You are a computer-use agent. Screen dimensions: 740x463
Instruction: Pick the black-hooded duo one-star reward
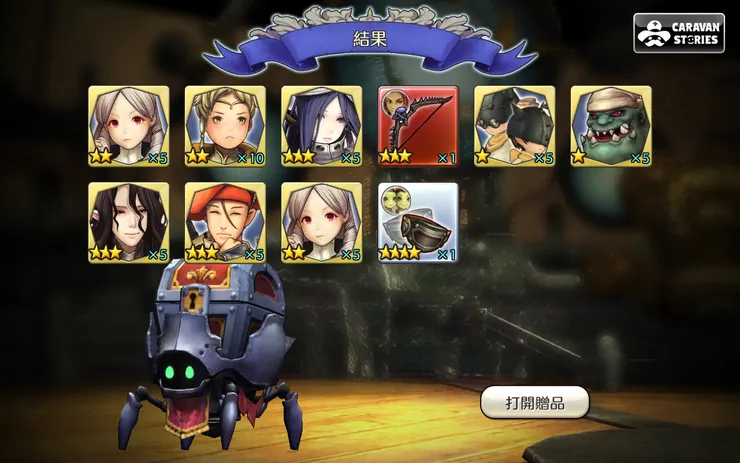[x=514, y=126]
